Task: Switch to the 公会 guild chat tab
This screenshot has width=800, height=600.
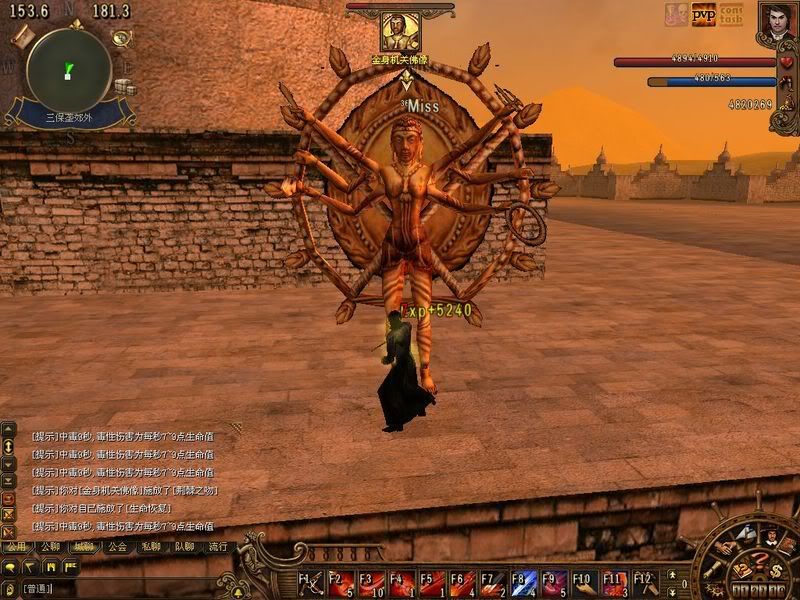Action: point(117,547)
